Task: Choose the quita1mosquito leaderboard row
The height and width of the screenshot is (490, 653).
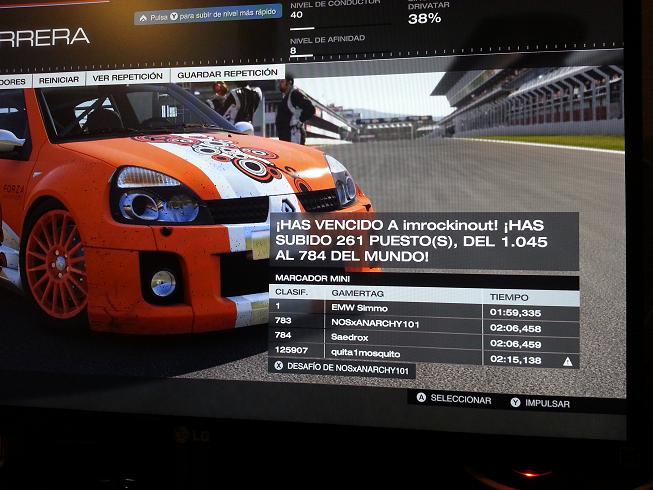Action: point(424,358)
